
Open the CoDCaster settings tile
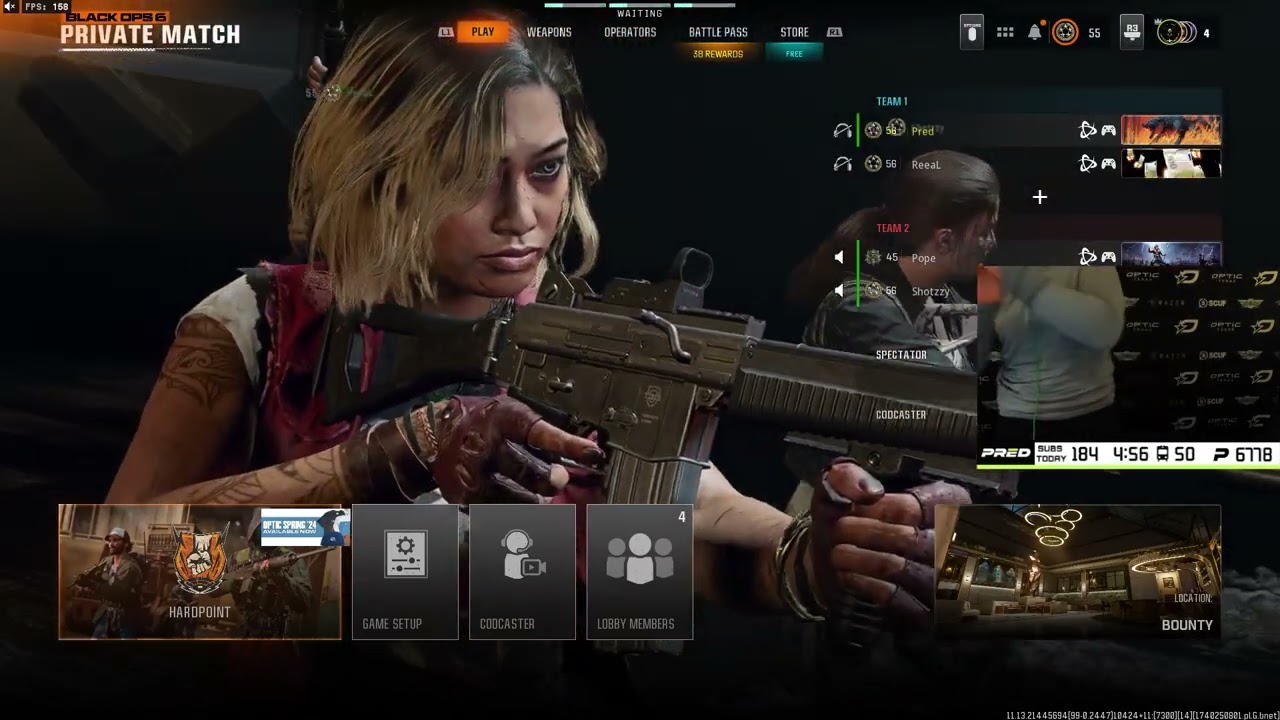(522, 572)
